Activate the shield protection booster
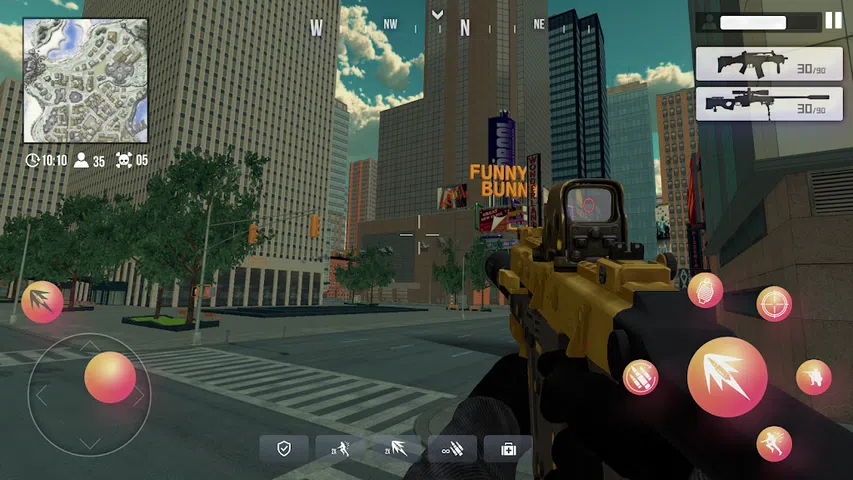This screenshot has height=480, width=853. (284, 449)
